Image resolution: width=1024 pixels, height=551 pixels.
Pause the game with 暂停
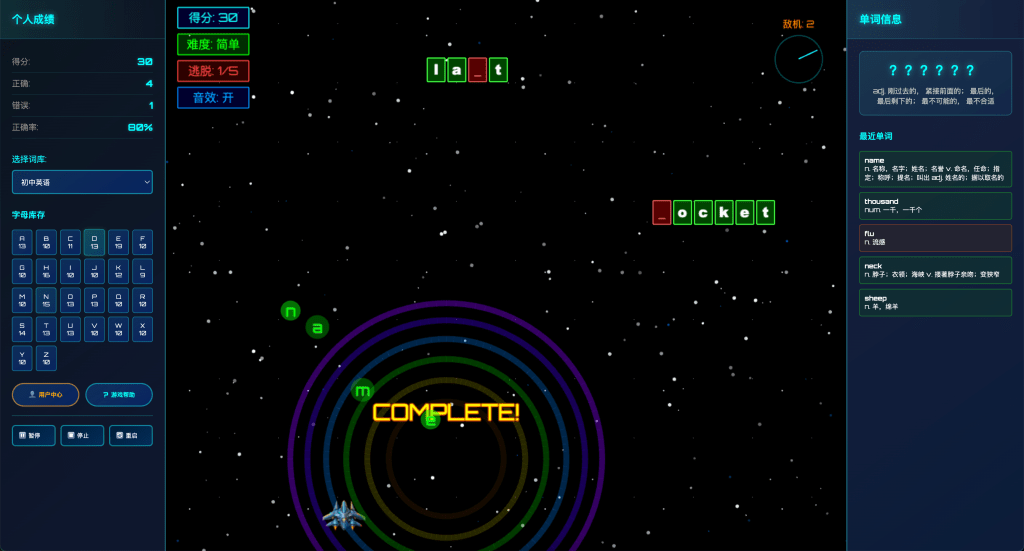click(x=33, y=436)
